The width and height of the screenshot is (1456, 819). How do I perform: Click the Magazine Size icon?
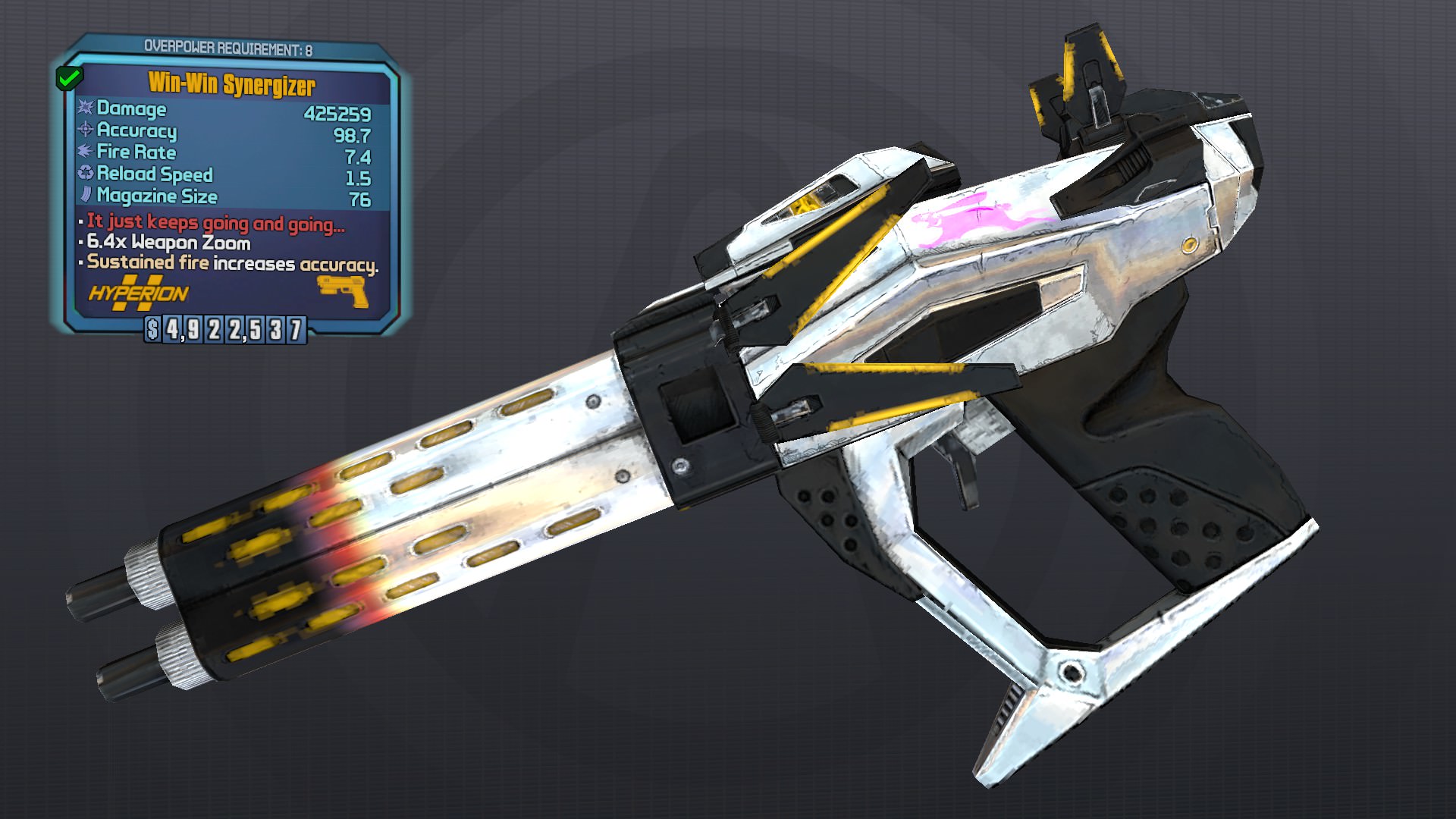83,196
